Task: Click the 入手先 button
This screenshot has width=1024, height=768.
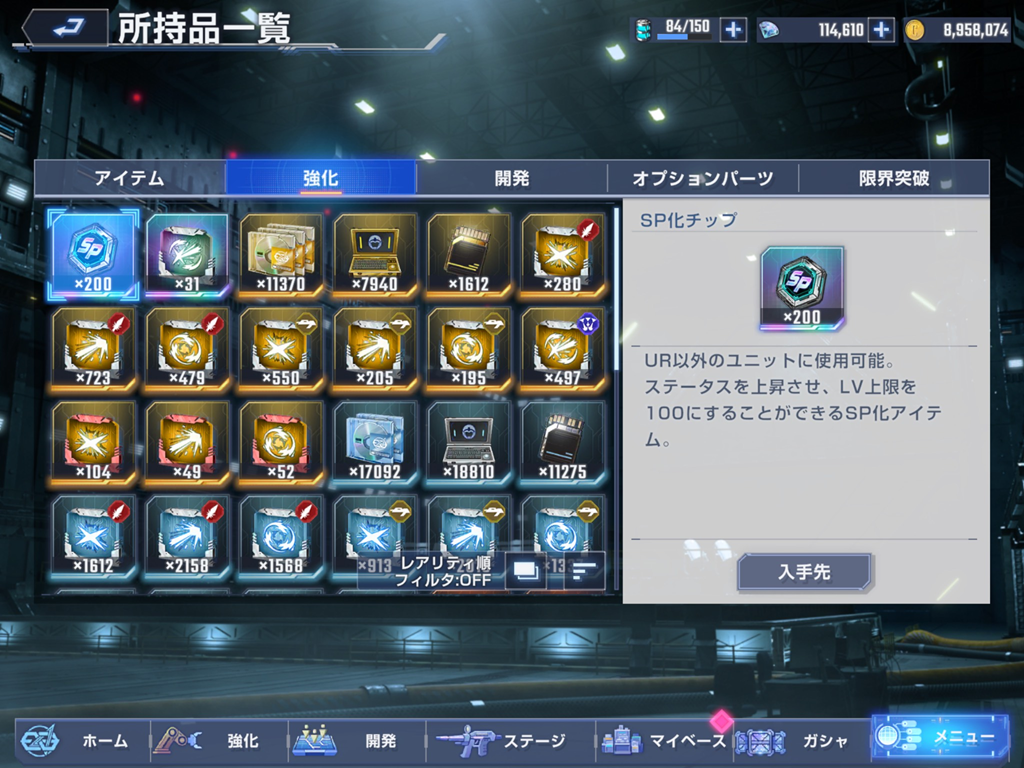Action: [x=804, y=573]
